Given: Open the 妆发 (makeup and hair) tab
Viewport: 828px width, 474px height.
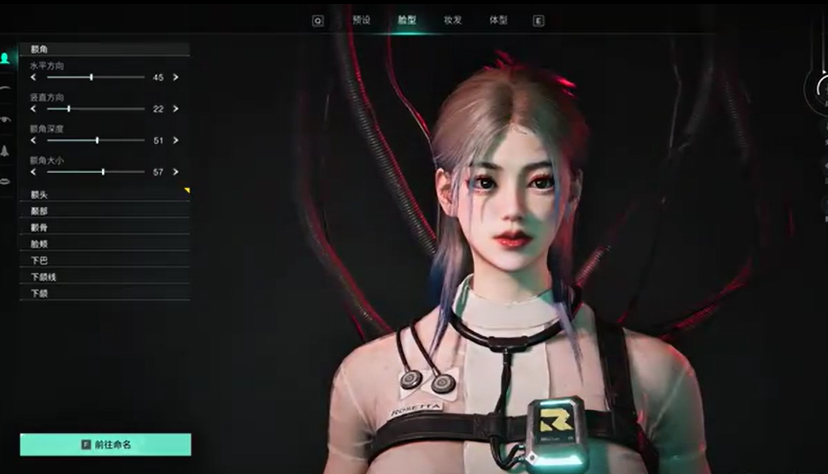Looking at the screenshot, I should 452,20.
